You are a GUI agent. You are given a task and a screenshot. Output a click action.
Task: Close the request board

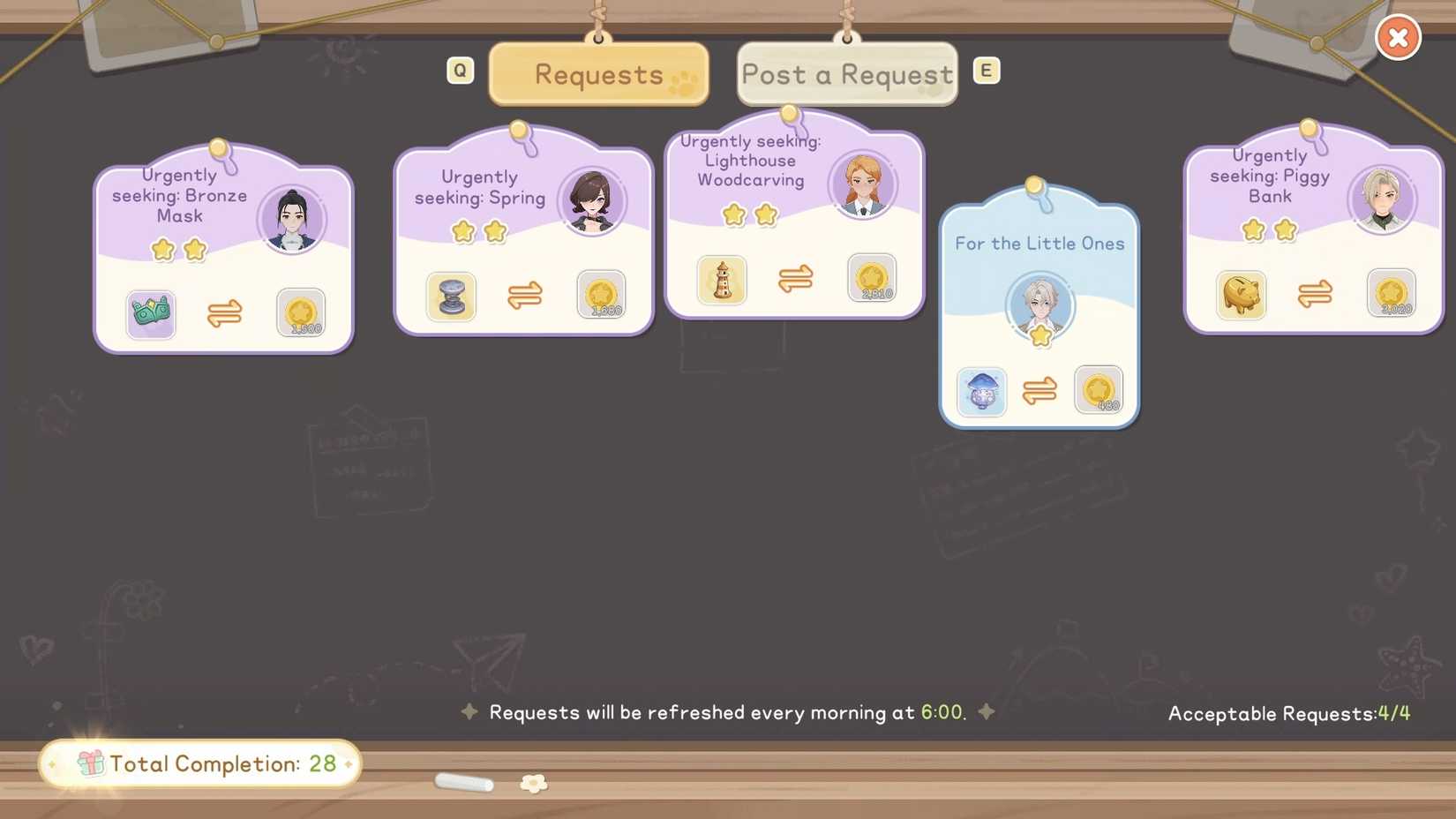tap(1398, 37)
